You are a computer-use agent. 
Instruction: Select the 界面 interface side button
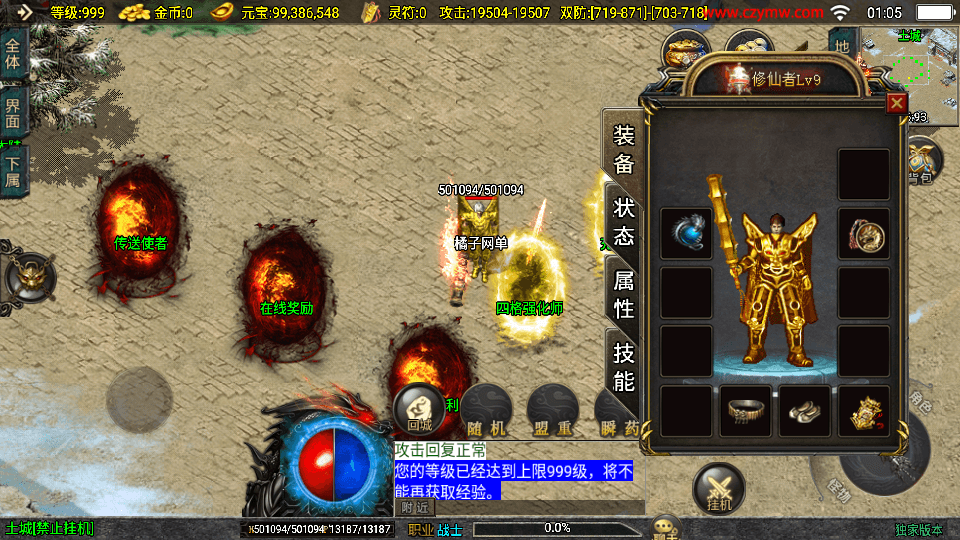click(x=13, y=111)
